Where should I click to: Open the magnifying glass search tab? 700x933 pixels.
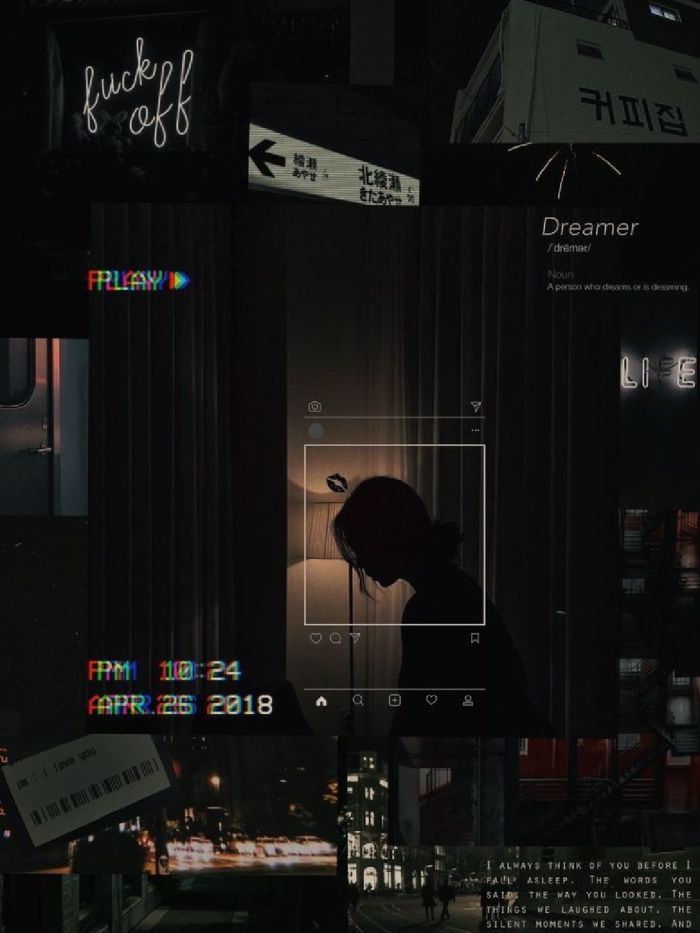[x=358, y=700]
